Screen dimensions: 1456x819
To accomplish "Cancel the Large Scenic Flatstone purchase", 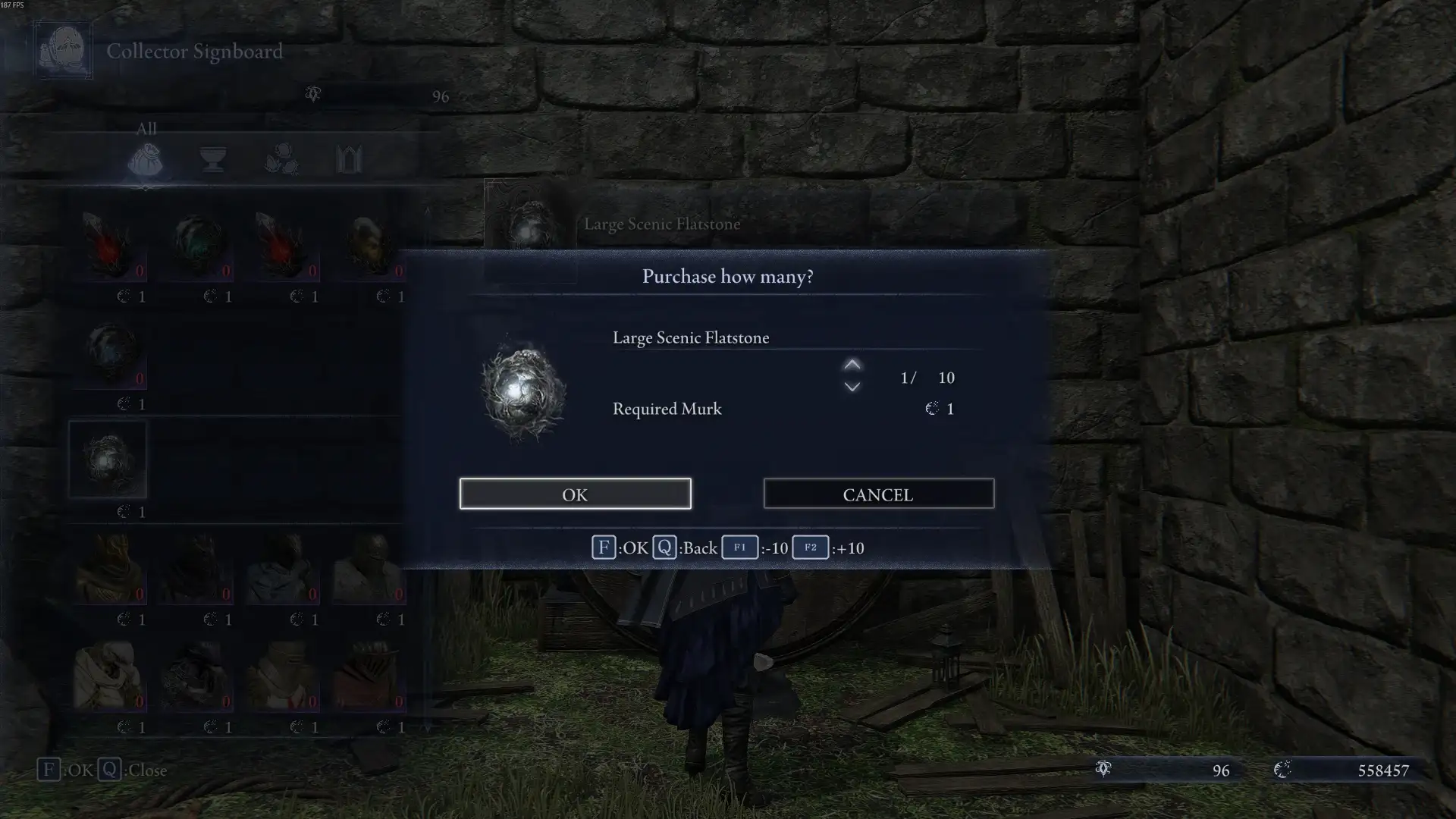I will pos(878,494).
